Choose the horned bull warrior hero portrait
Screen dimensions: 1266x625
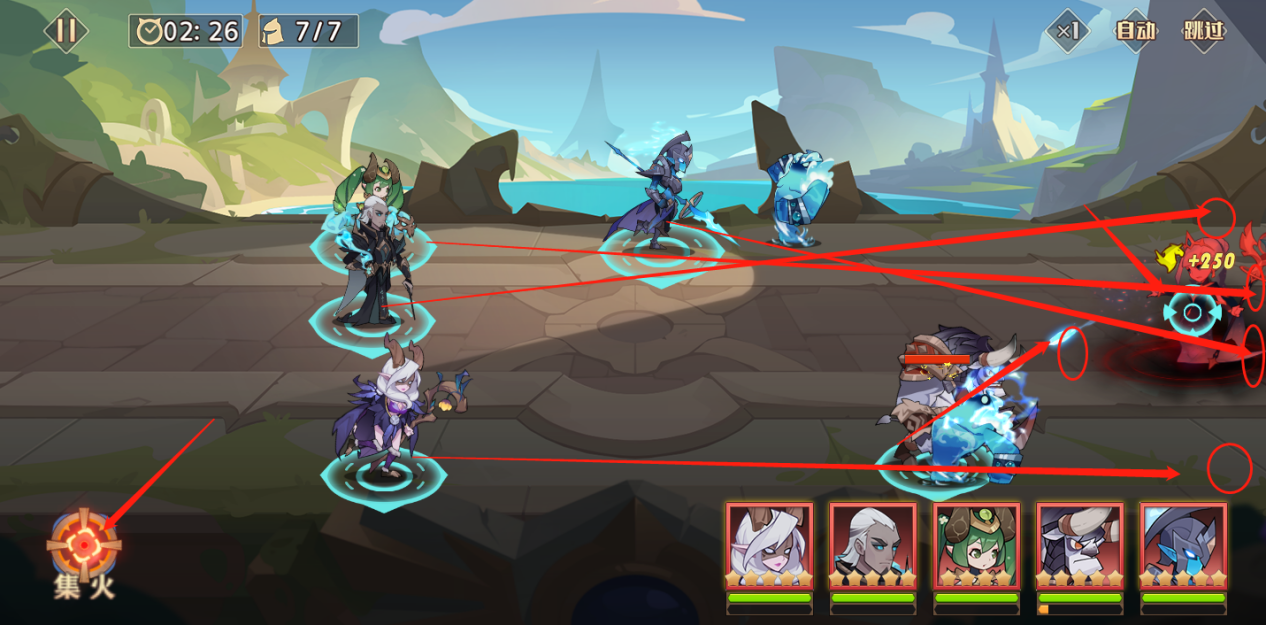coord(1080,546)
